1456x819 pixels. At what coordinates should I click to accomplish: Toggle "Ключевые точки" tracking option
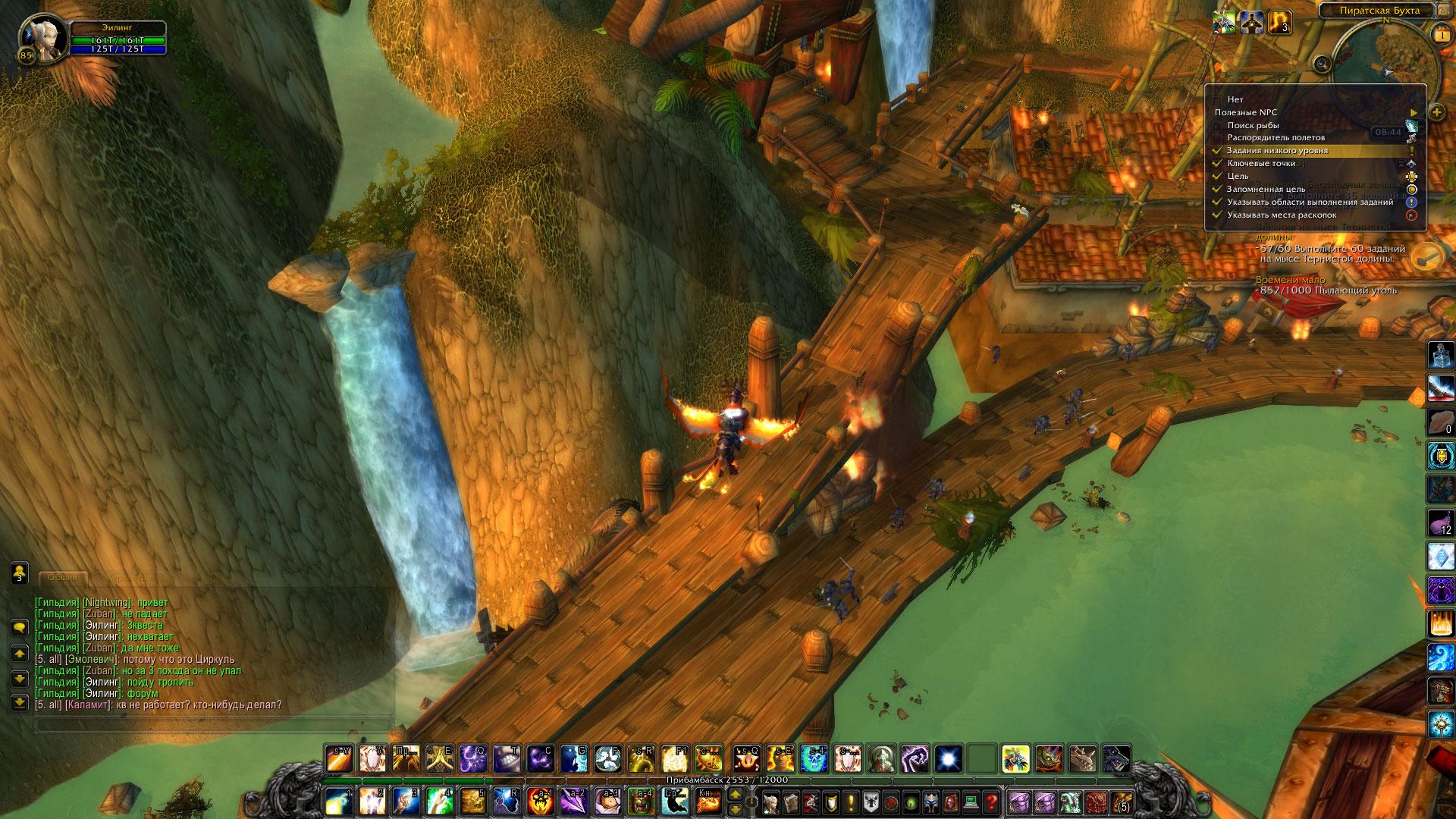(1261, 164)
